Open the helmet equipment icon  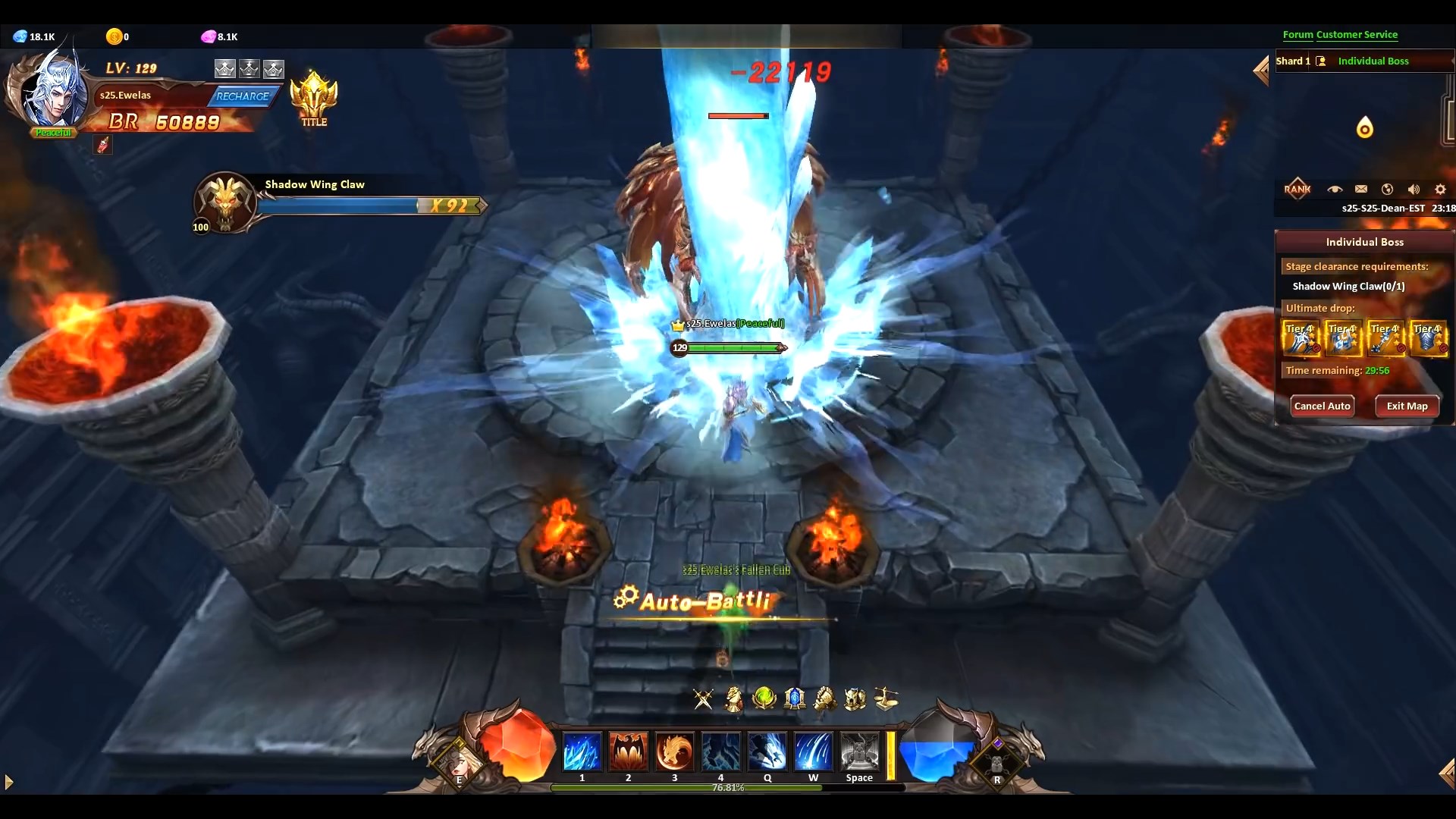pos(855,698)
